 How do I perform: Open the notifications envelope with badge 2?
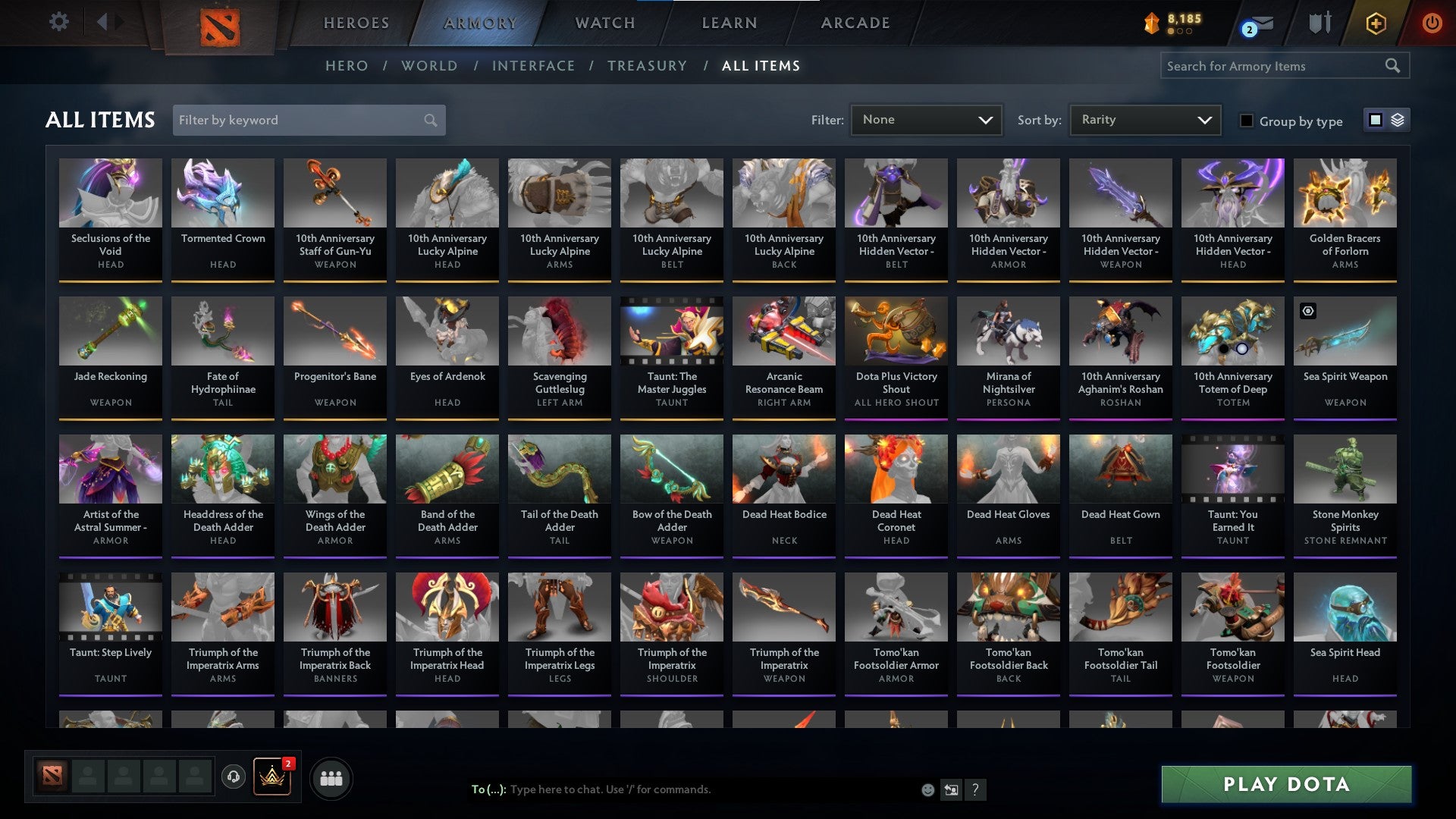[1257, 23]
